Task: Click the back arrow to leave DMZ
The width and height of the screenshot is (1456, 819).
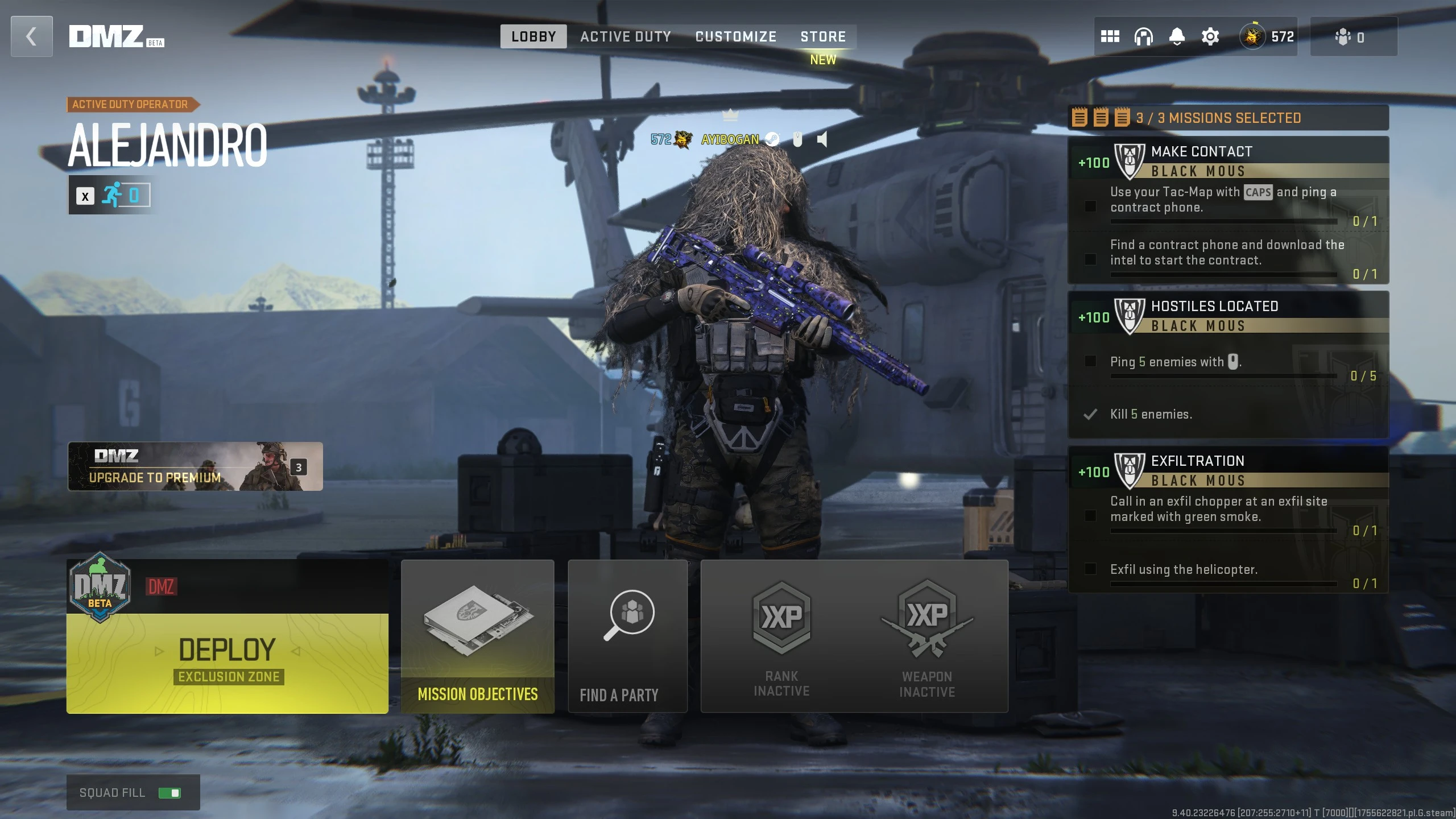Action: [31, 36]
